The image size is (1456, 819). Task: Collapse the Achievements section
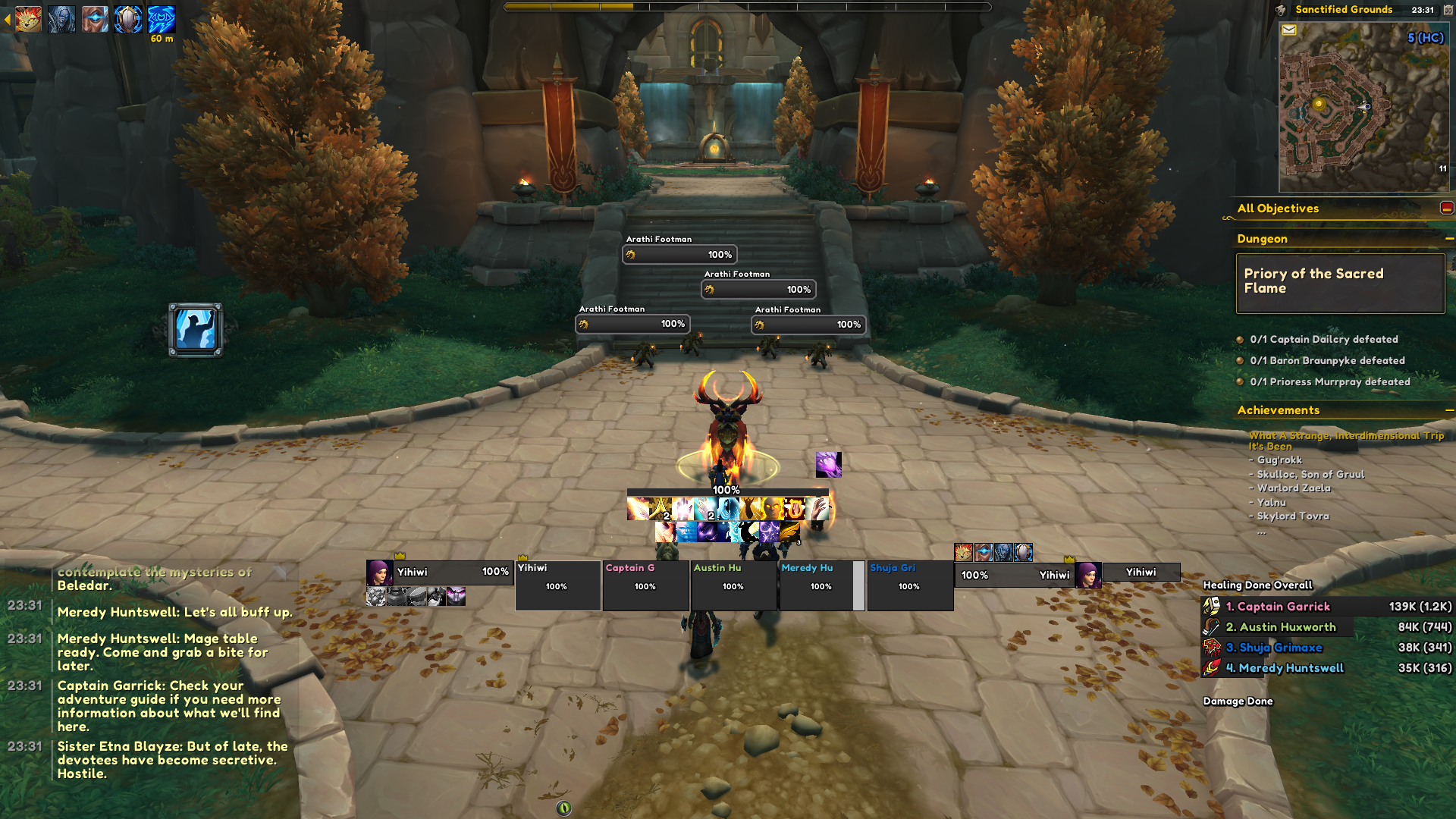(1449, 410)
